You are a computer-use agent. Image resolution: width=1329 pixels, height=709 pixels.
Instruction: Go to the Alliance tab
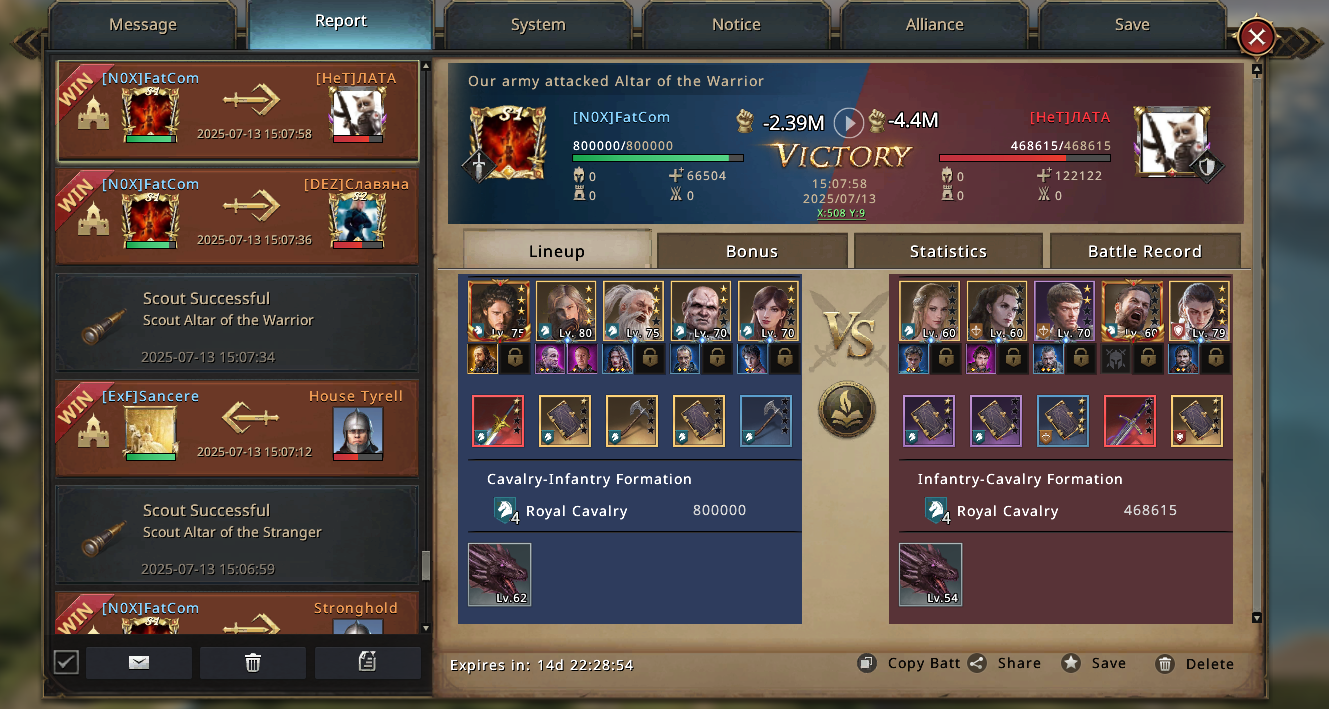pos(934,25)
